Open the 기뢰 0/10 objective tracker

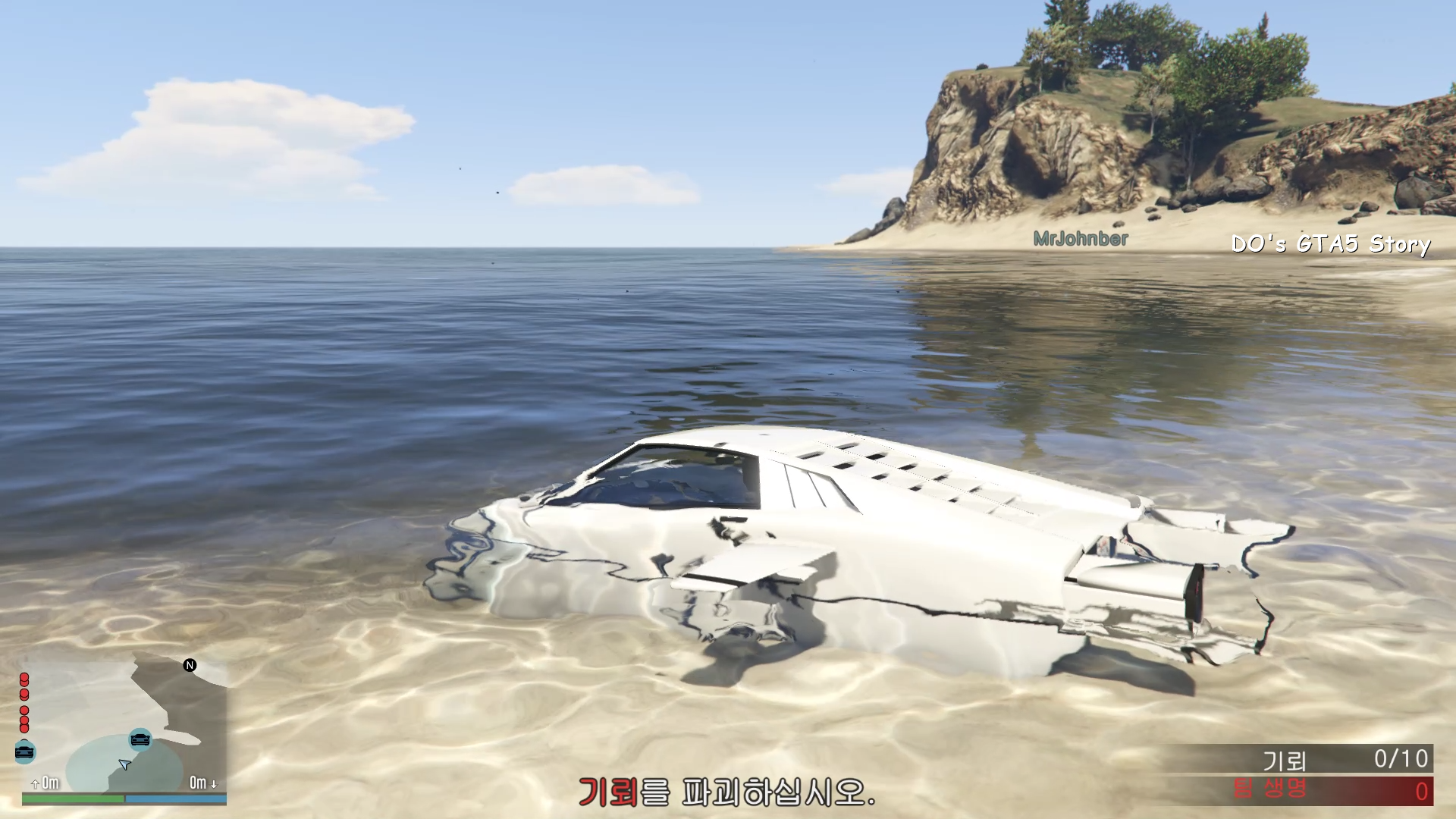click(1298, 758)
